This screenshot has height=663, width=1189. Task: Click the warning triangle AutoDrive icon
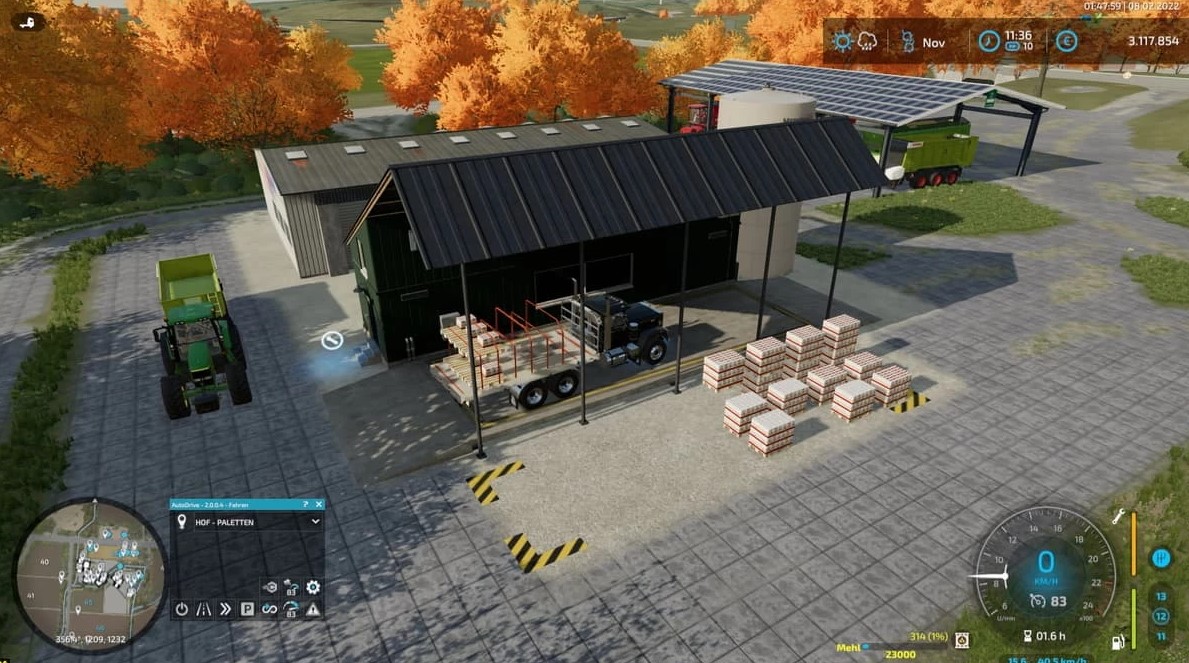313,608
